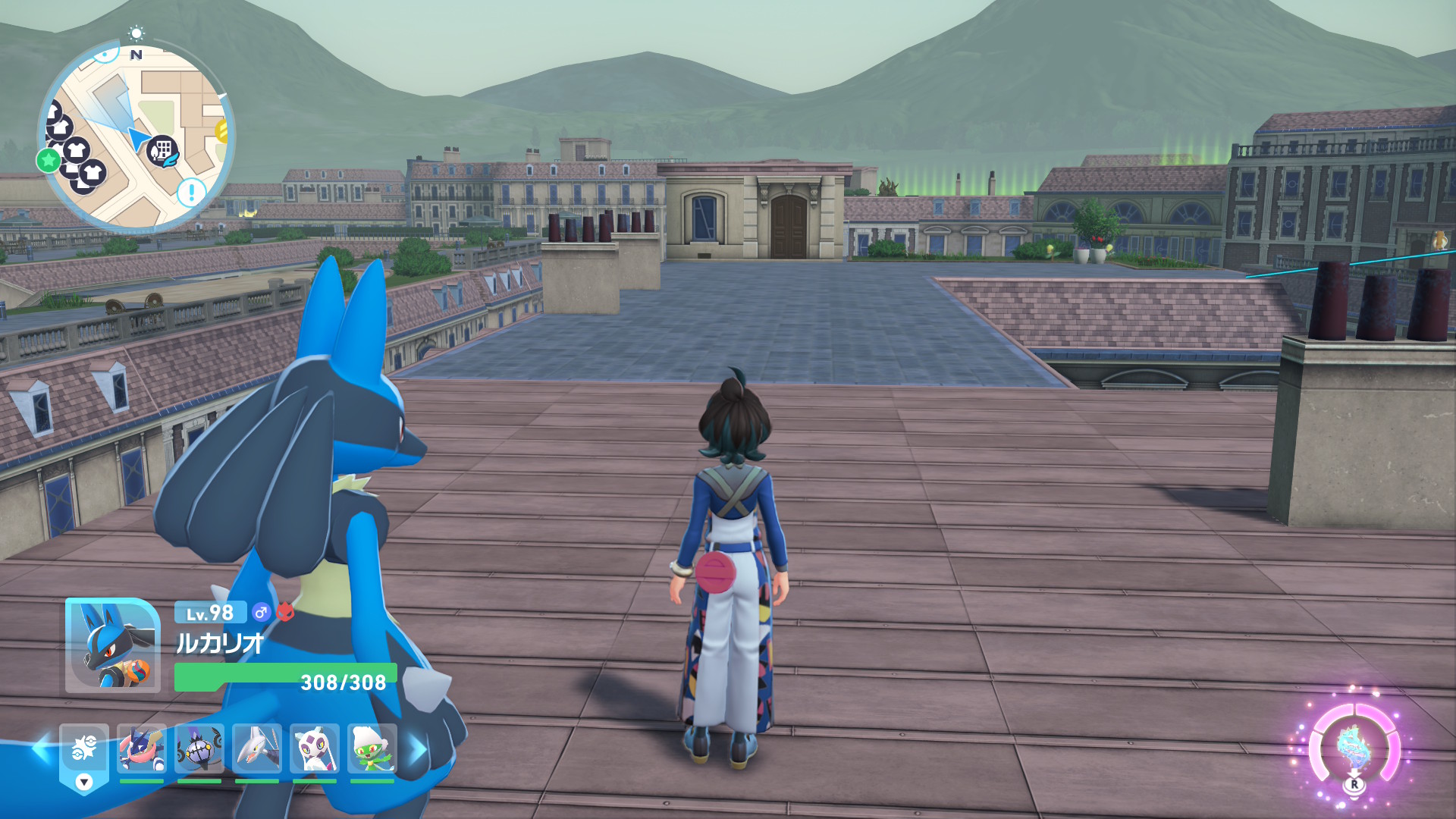This screenshot has height=819, width=1456.
Task: Select the green star marker on minimap
Action: click(49, 160)
